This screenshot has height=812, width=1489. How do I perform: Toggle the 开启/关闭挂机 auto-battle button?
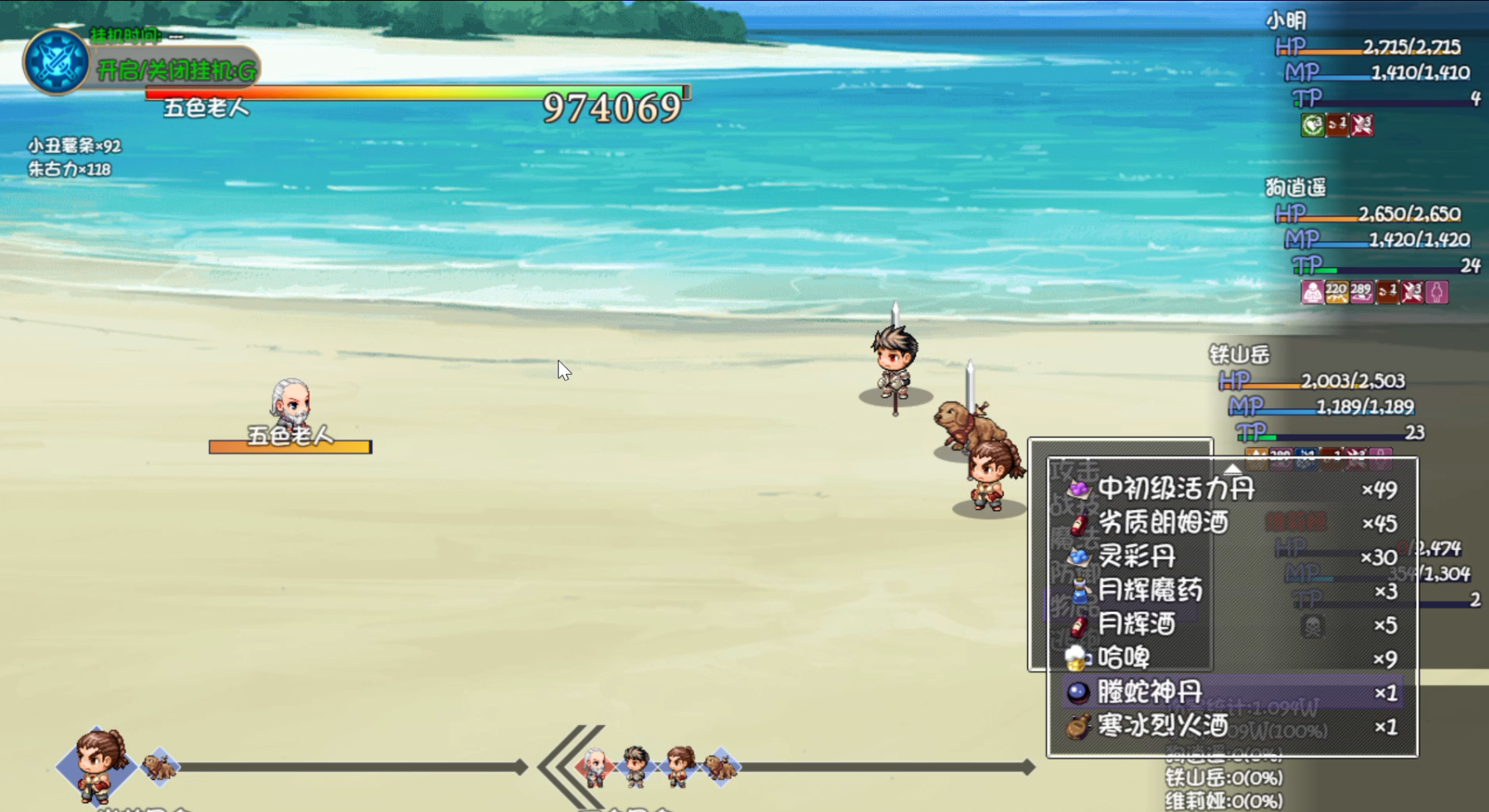176,71
